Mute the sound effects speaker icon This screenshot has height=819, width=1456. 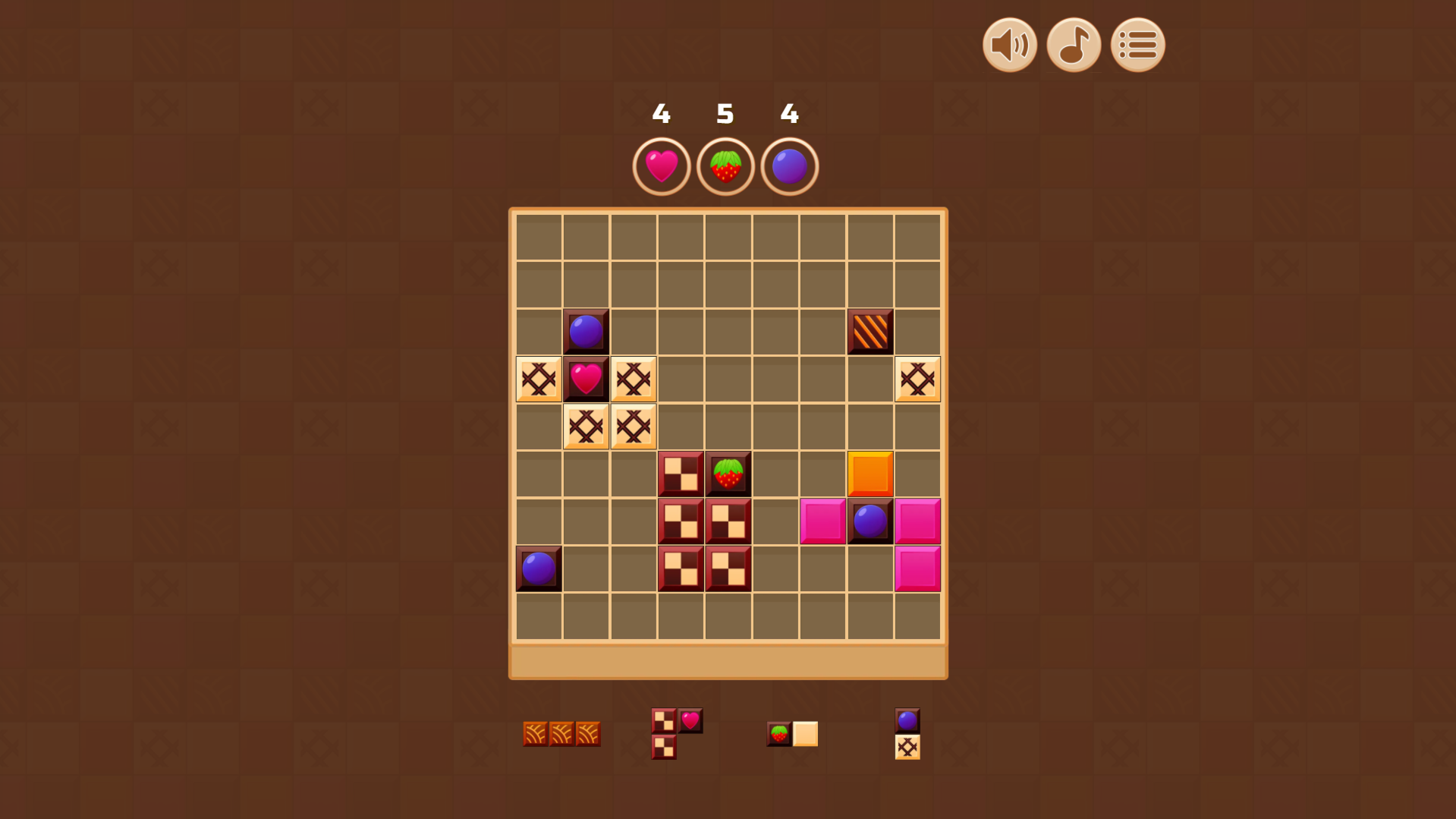(x=1009, y=45)
